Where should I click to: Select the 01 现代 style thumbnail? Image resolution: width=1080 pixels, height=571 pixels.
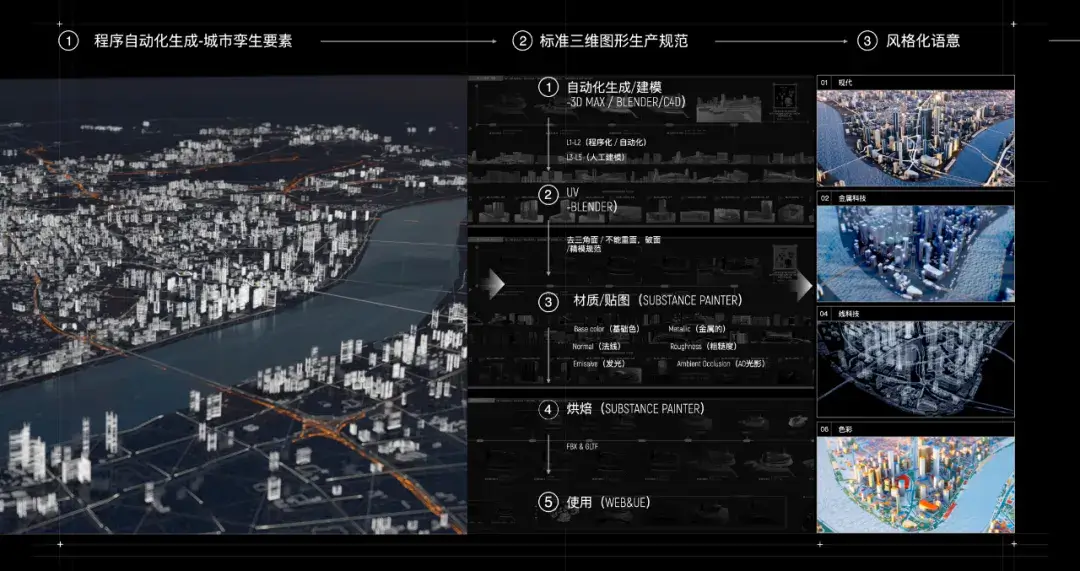(915, 137)
